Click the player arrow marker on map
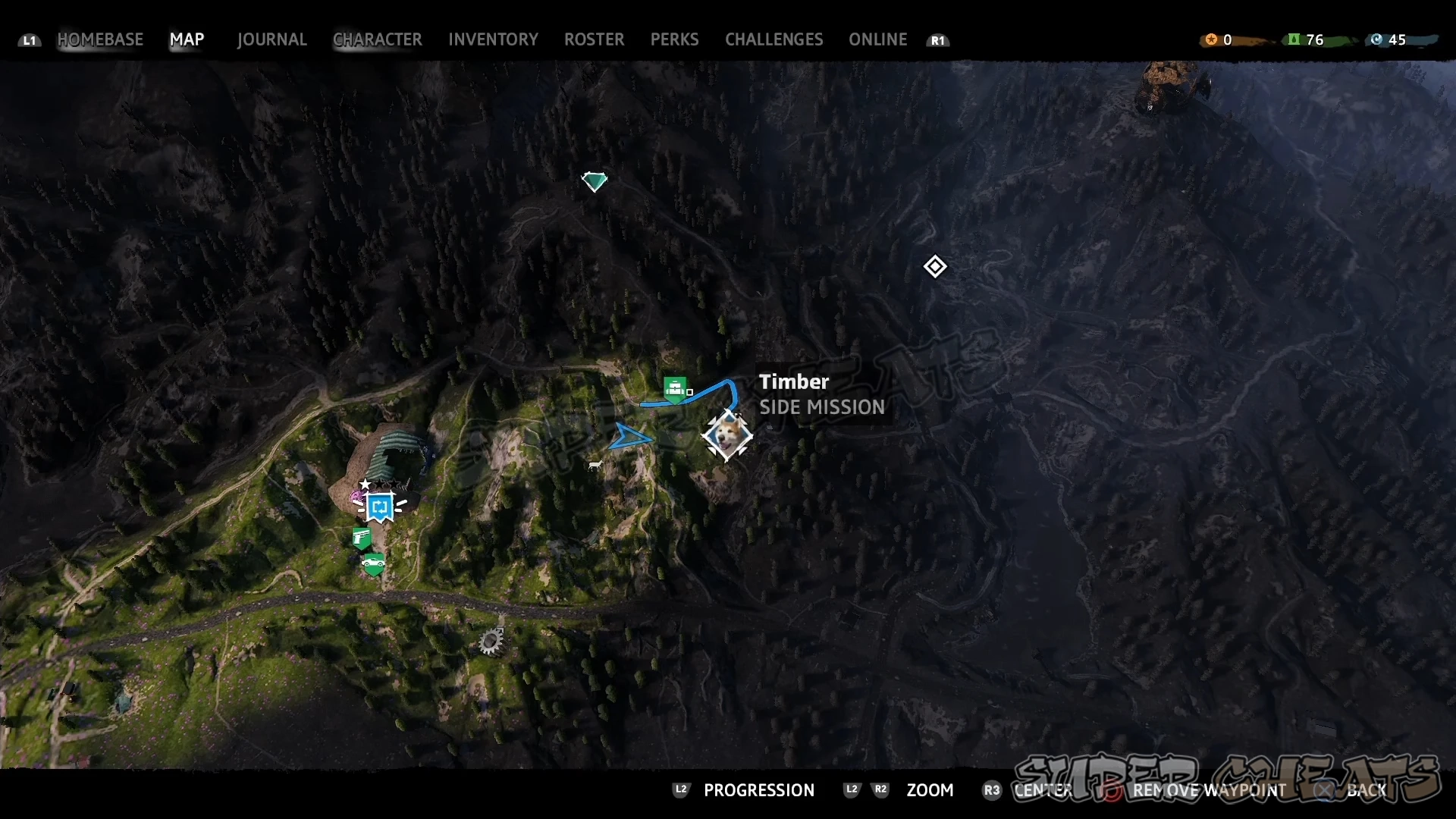Screen dimensions: 1456x819 click(632, 437)
